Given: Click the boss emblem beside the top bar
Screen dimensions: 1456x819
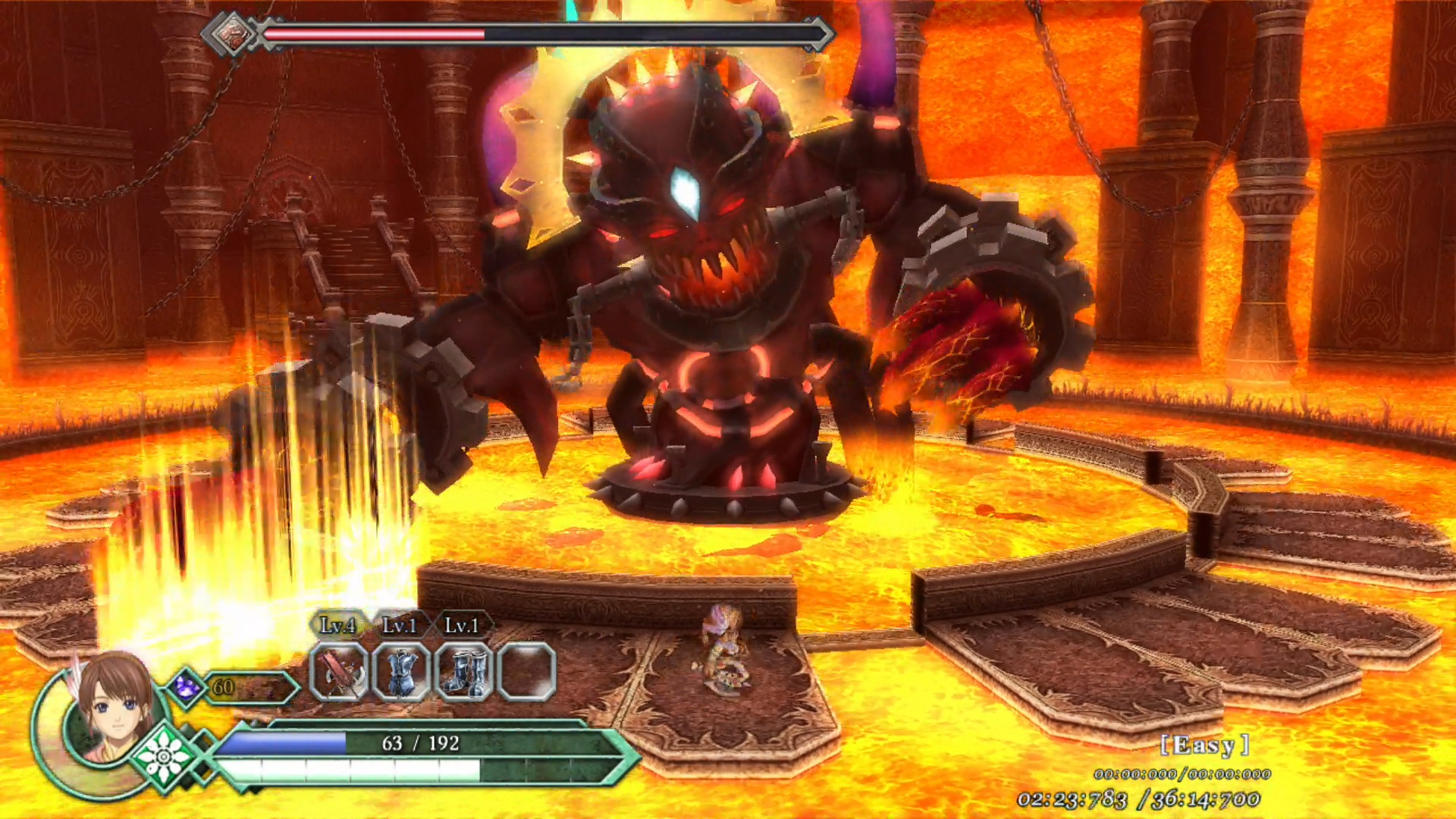Looking at the screenshot, I should [232, 34].
